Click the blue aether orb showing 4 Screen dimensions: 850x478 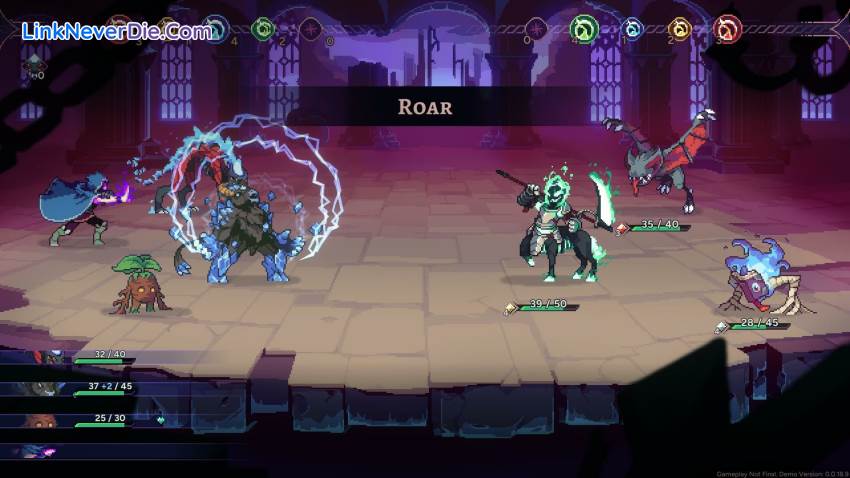(214, 28)
